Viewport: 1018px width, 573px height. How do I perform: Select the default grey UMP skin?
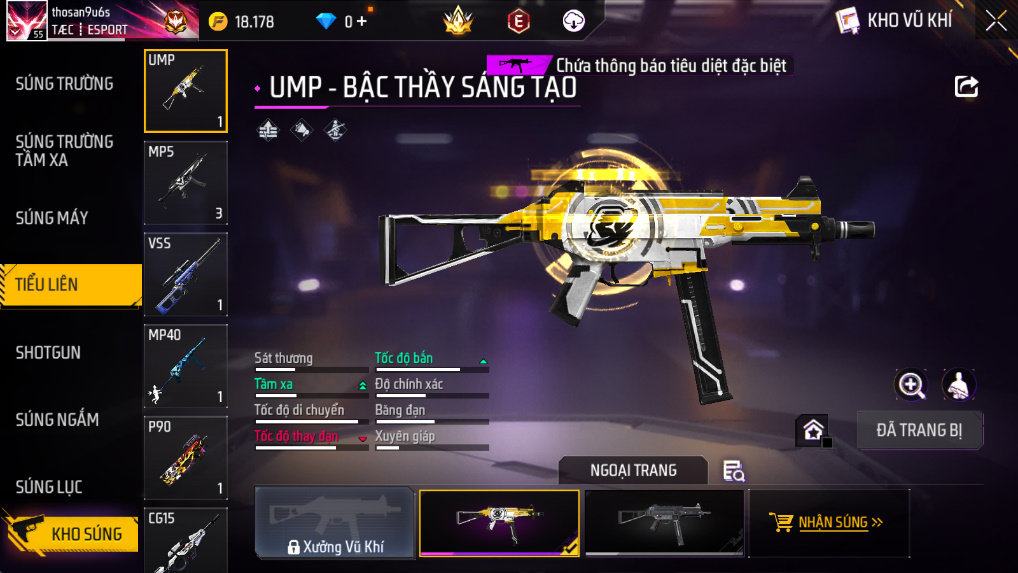[x=664, y=522]
